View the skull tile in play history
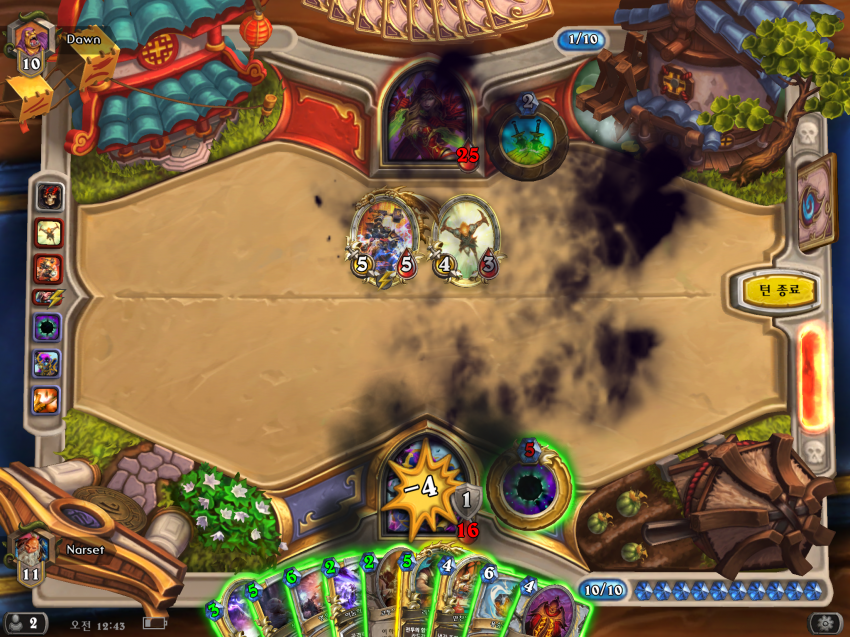The image size is (850, 637). (47, 195)
